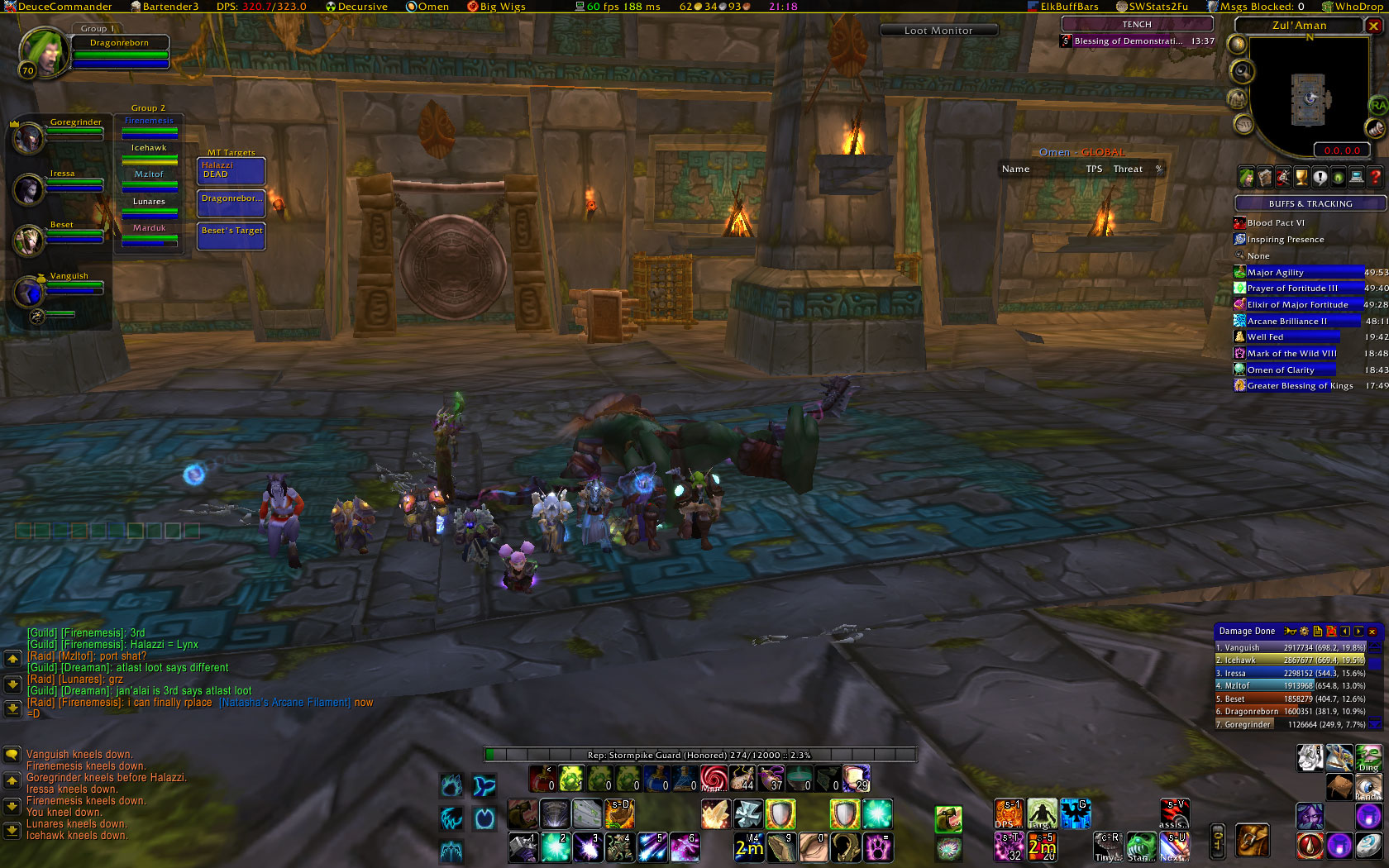Click the Natasha's Arcane Filament chat link
Screen dimensions: 1389x868
(285, 703)
